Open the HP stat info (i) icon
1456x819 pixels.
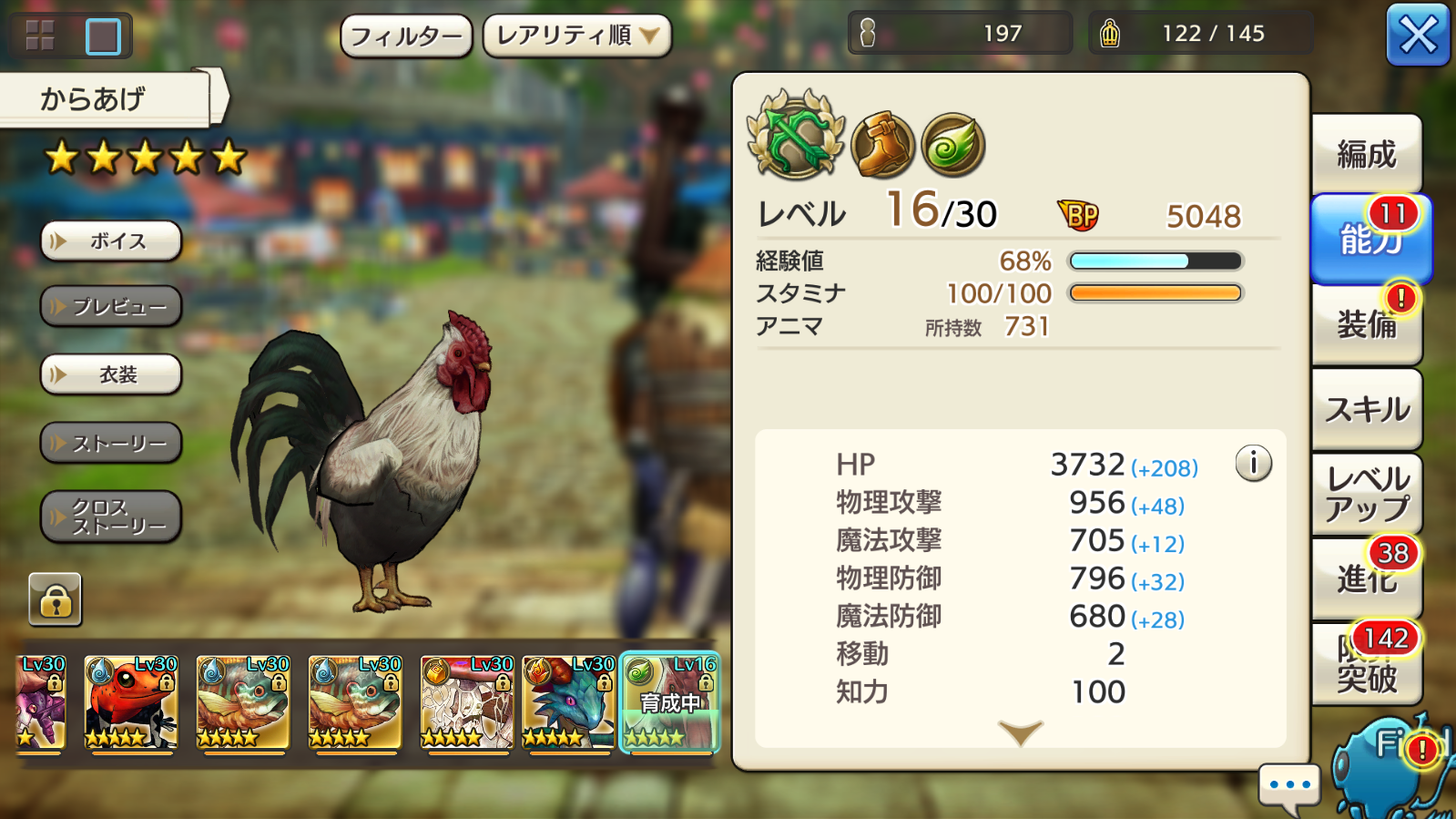tap(1254, 462)
